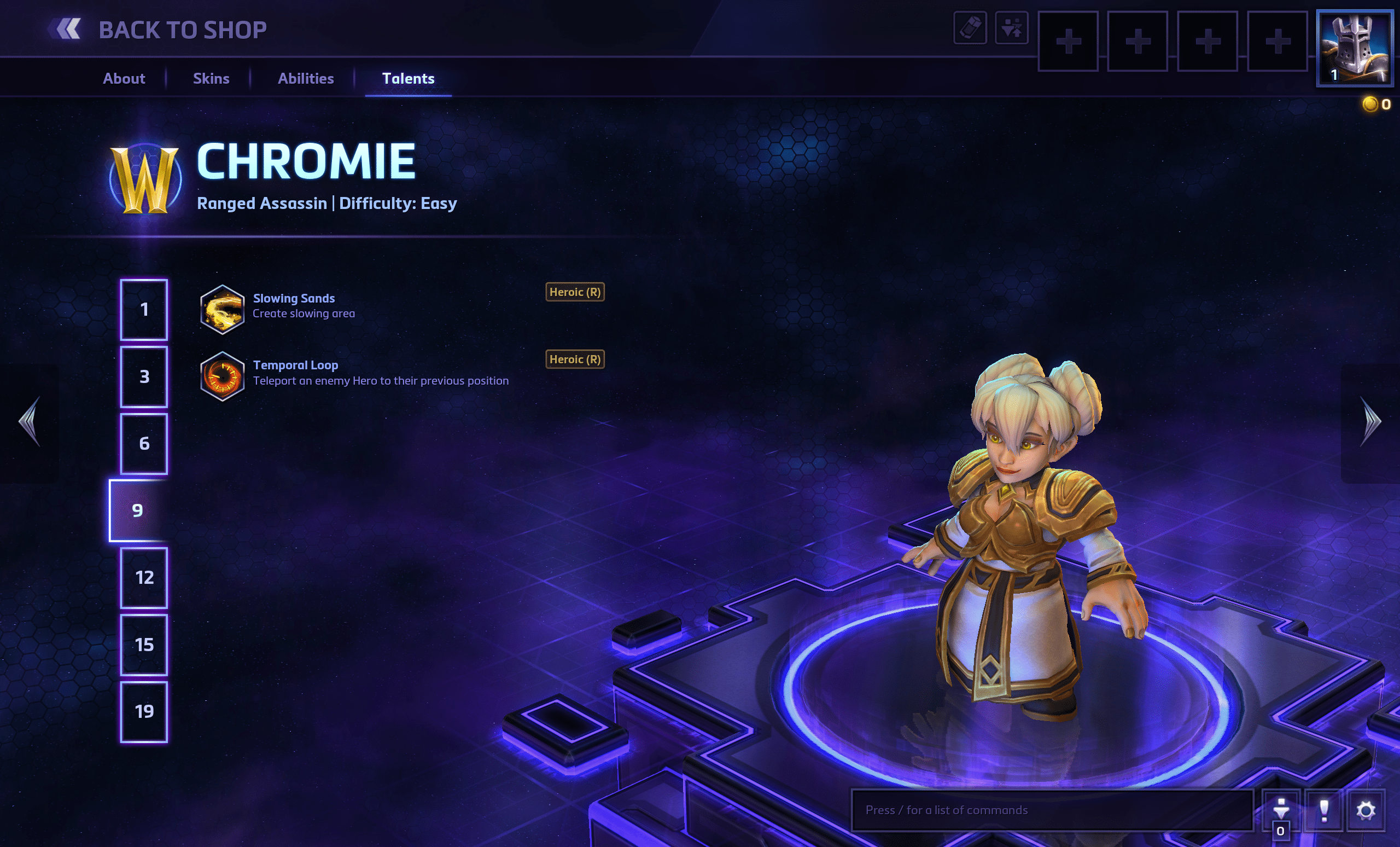Open the player profile portrait
This screenshot has width=1400, height=847.
[x=1355, y=48]
